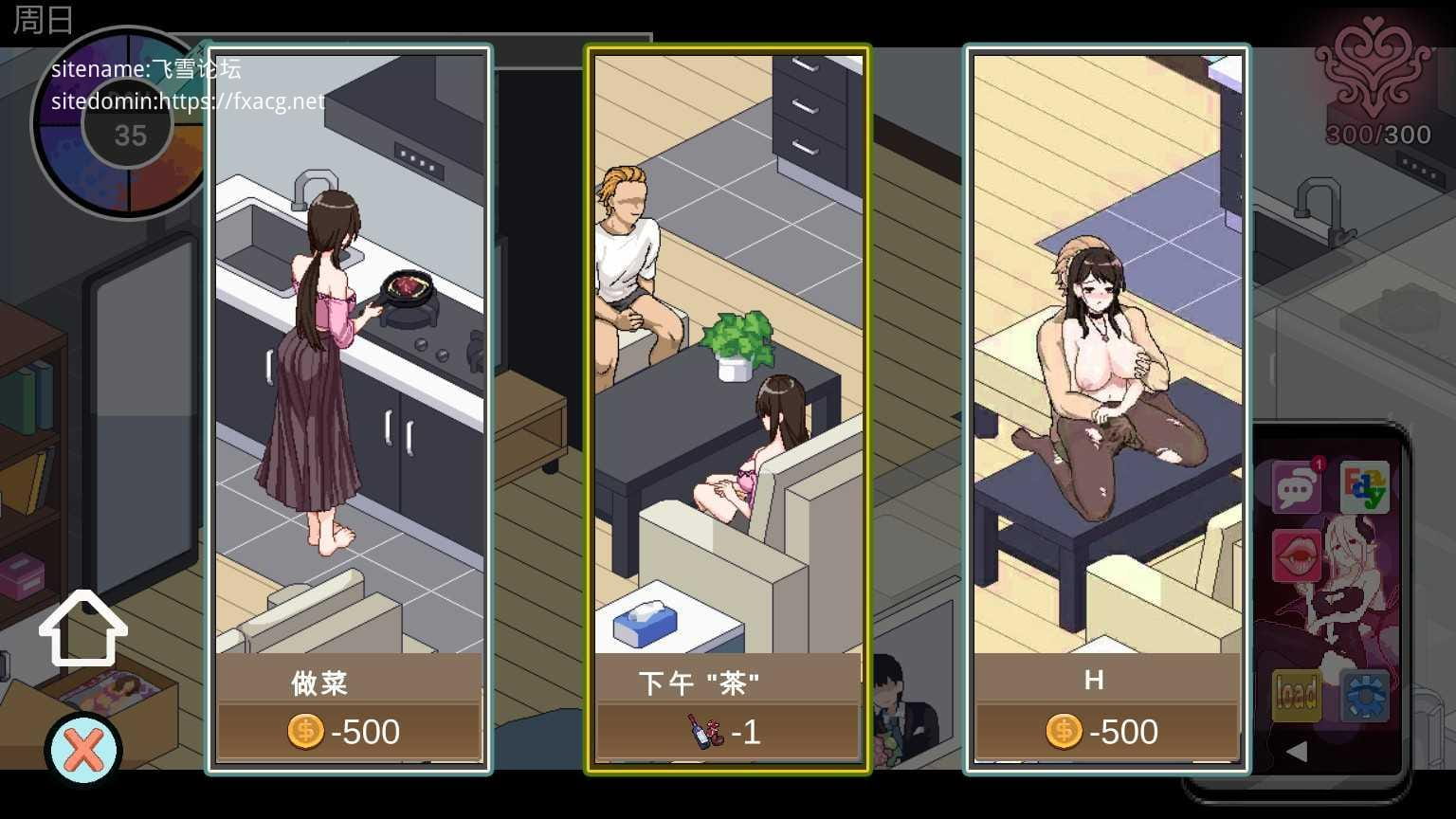Open the chat messages app on the phone

point(1297,489)
